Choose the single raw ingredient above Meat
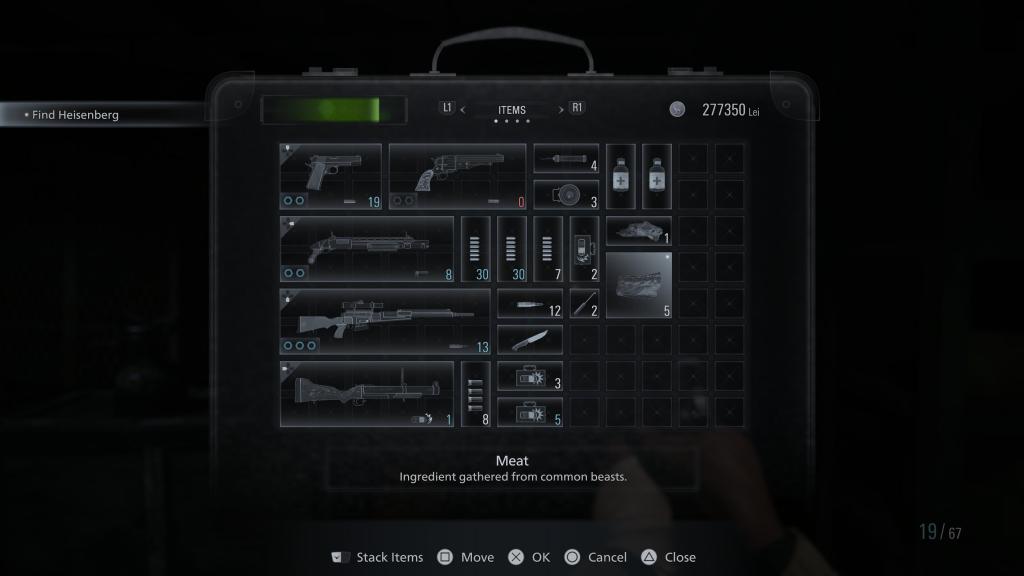1024x576 pixels. click(x=639, y=231)
